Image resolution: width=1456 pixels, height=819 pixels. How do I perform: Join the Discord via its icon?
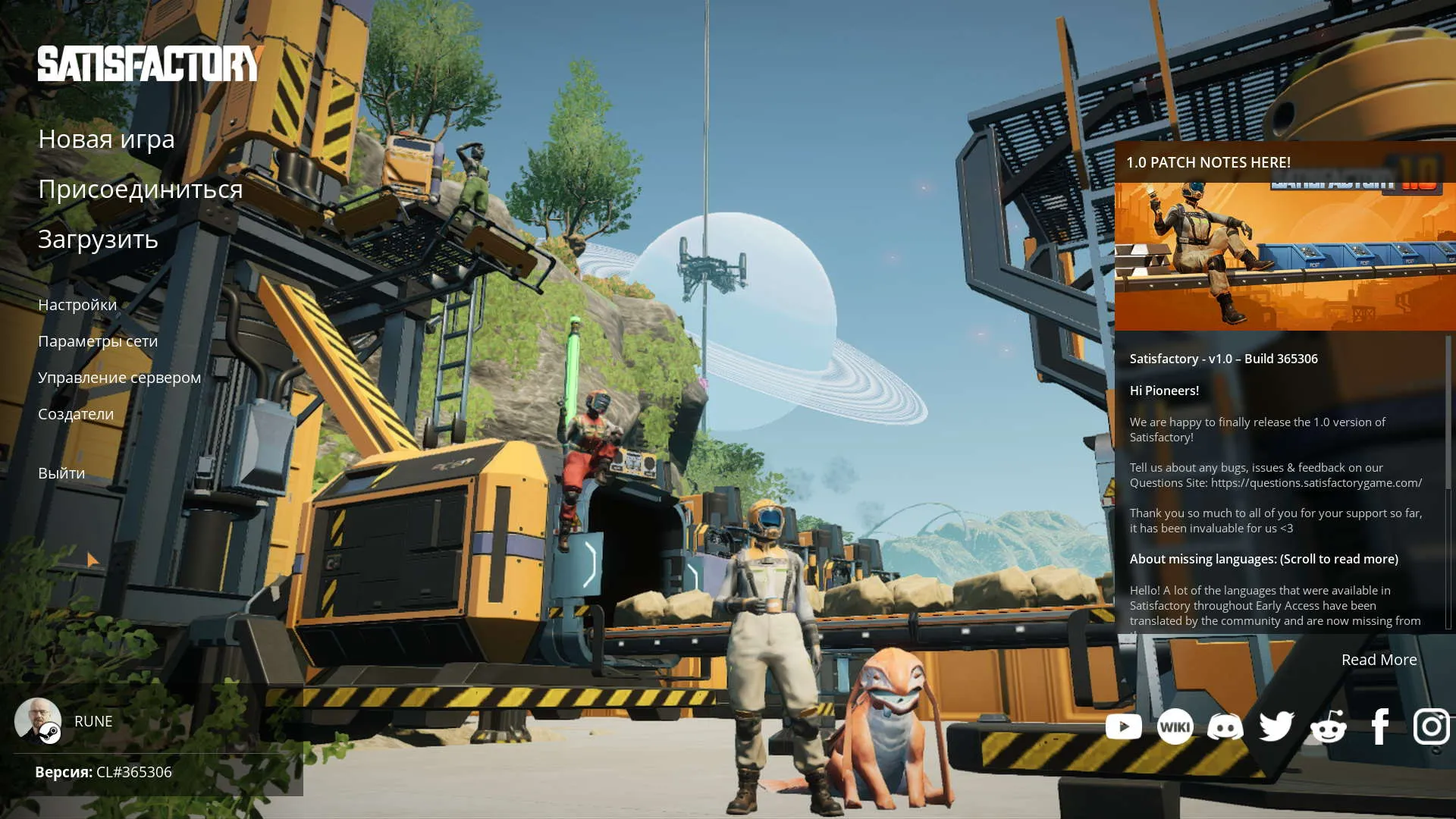coord(1225,726)
